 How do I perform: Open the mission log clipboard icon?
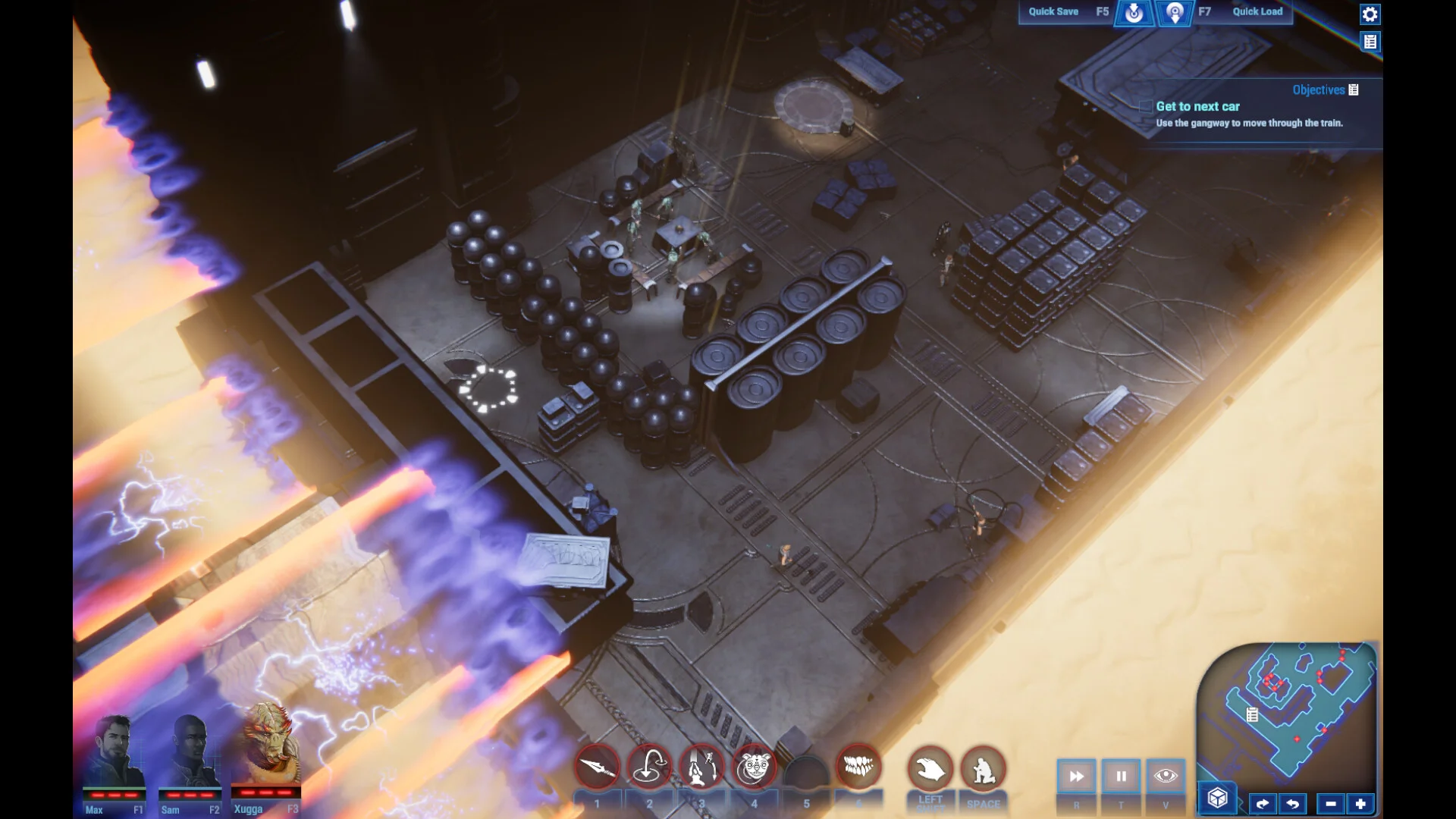point(1370,42)
